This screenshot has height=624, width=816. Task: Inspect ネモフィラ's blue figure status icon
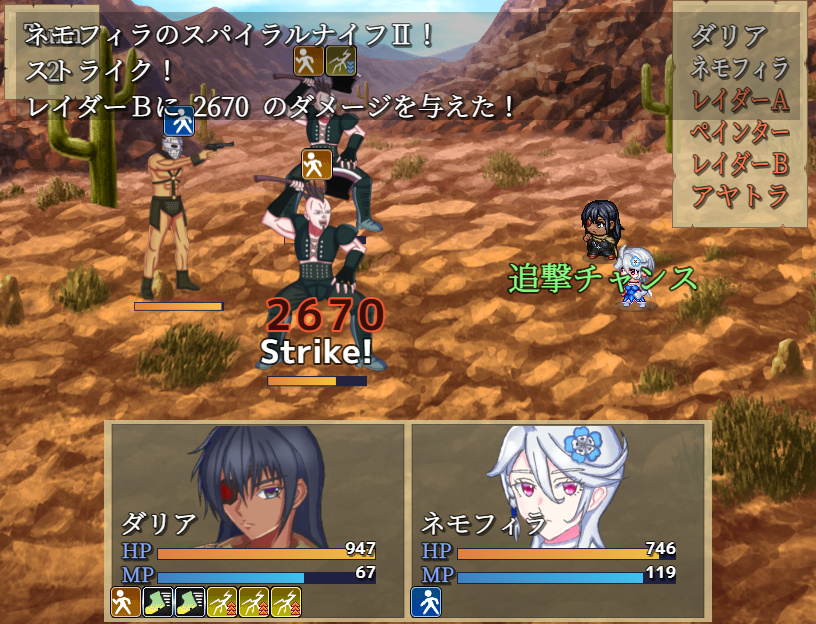click(x=426, y=601)
